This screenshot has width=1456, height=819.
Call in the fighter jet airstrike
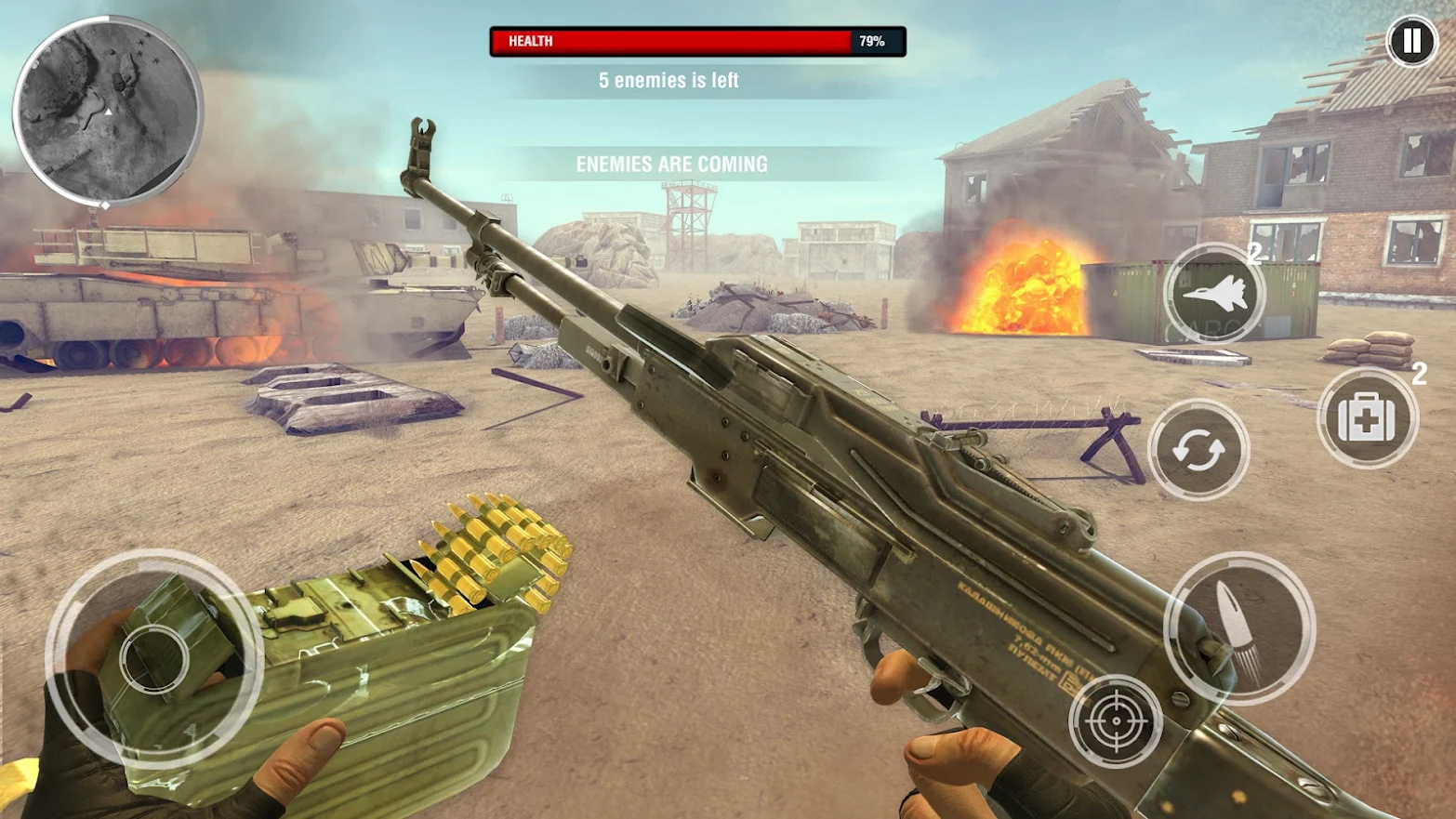click(1215, 294)
